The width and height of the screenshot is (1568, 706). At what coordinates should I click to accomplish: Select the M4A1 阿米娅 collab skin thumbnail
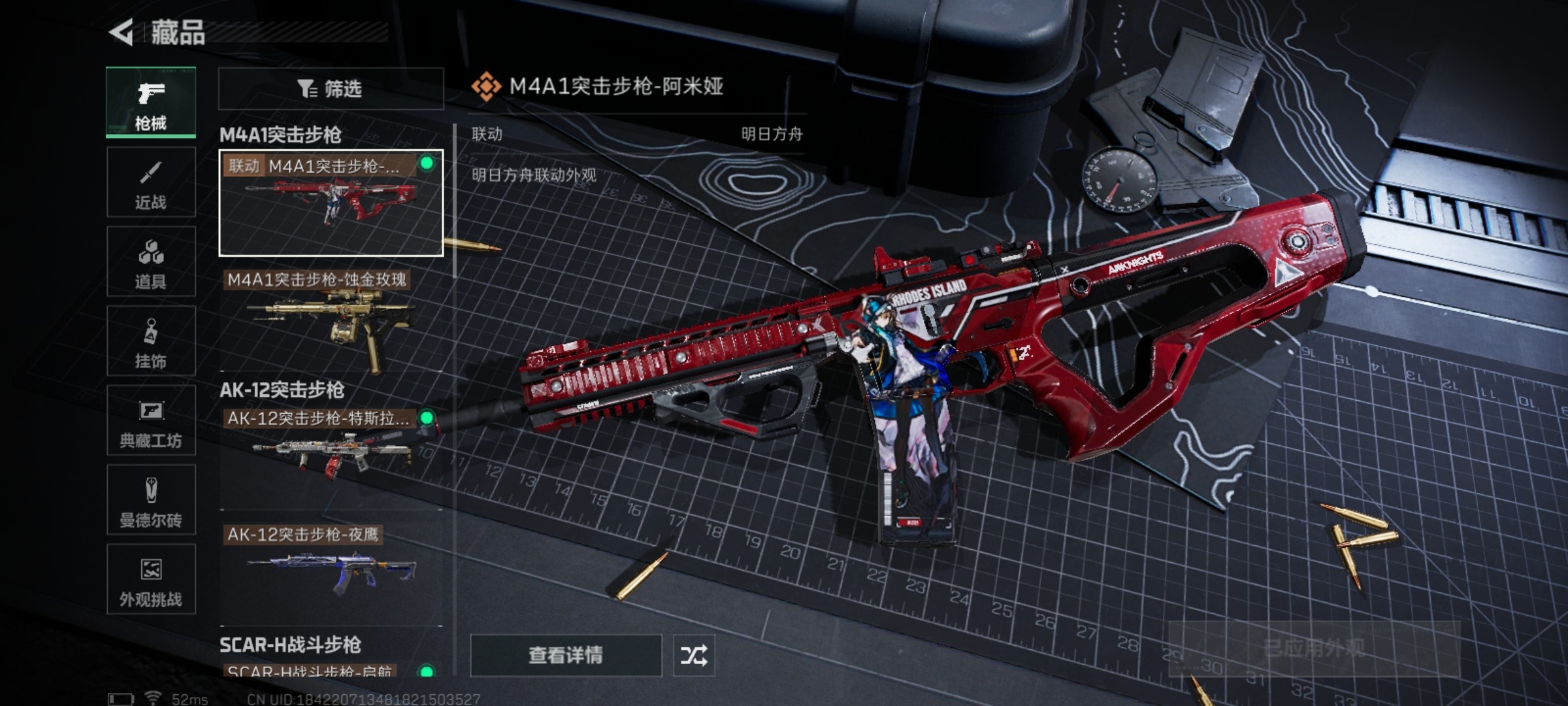(x=331, y=203)
